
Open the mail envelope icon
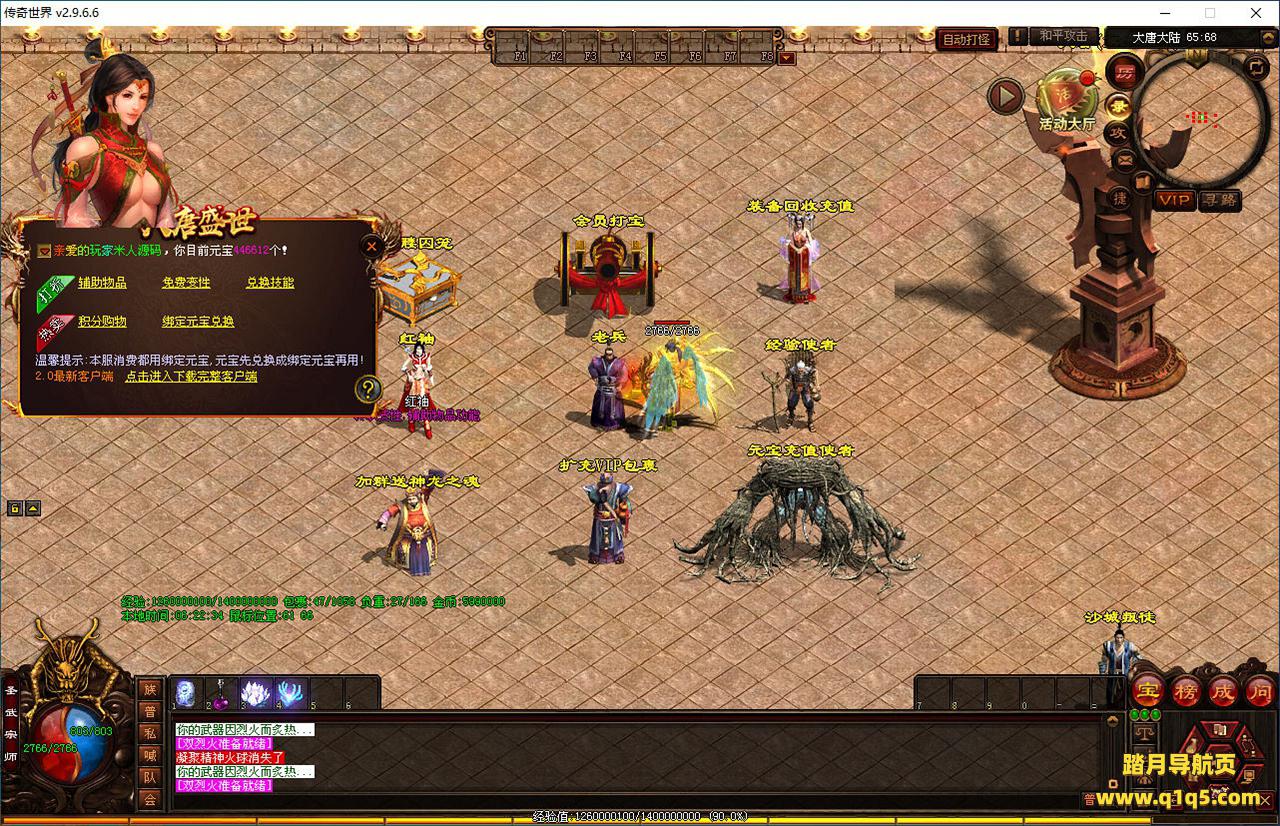pyautogui.click(x=1122, y=159)
